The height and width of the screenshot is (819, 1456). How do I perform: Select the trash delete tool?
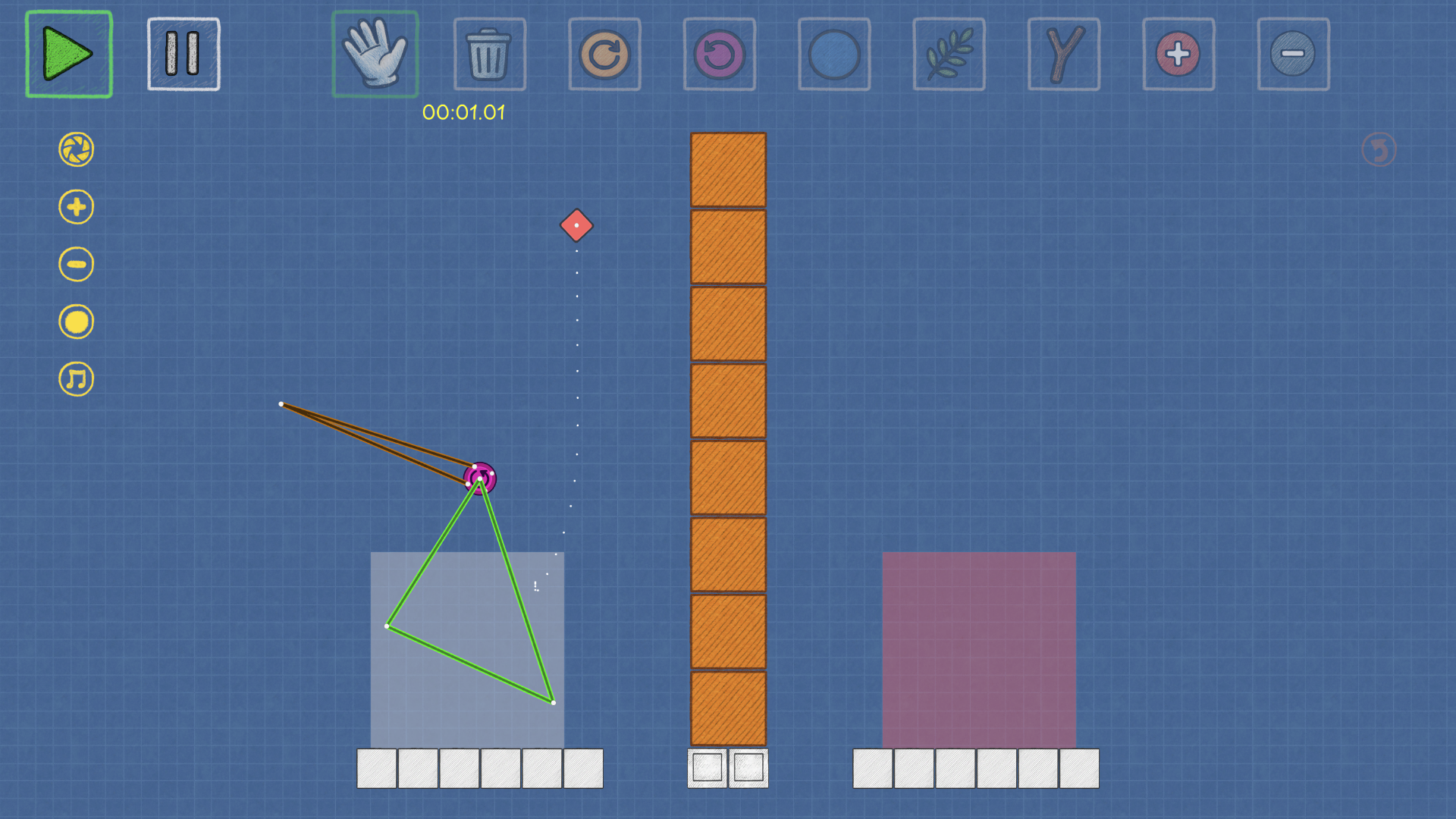[x=489, y=53]
